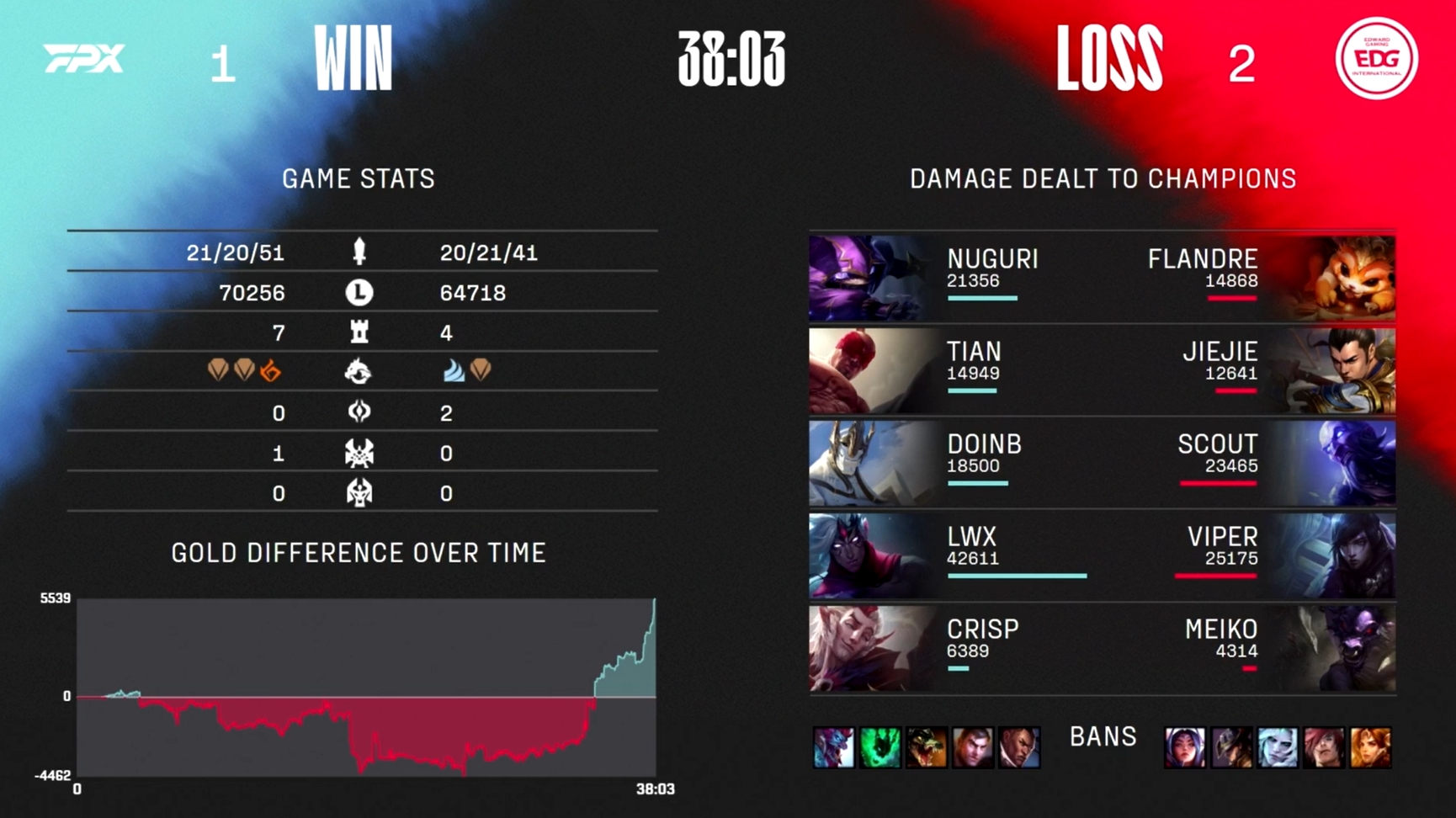Click Scout's champion portrait
The height and width of the screenshot is (818, 1456).
point(1335,464)
